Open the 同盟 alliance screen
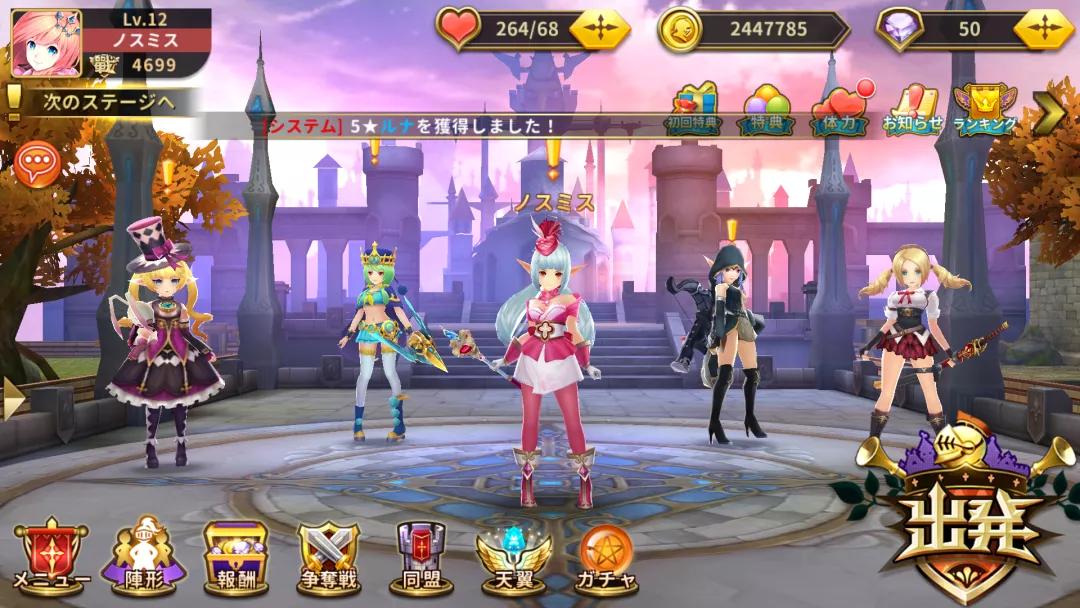This screenshot has height=608, width=1080. 421,557
